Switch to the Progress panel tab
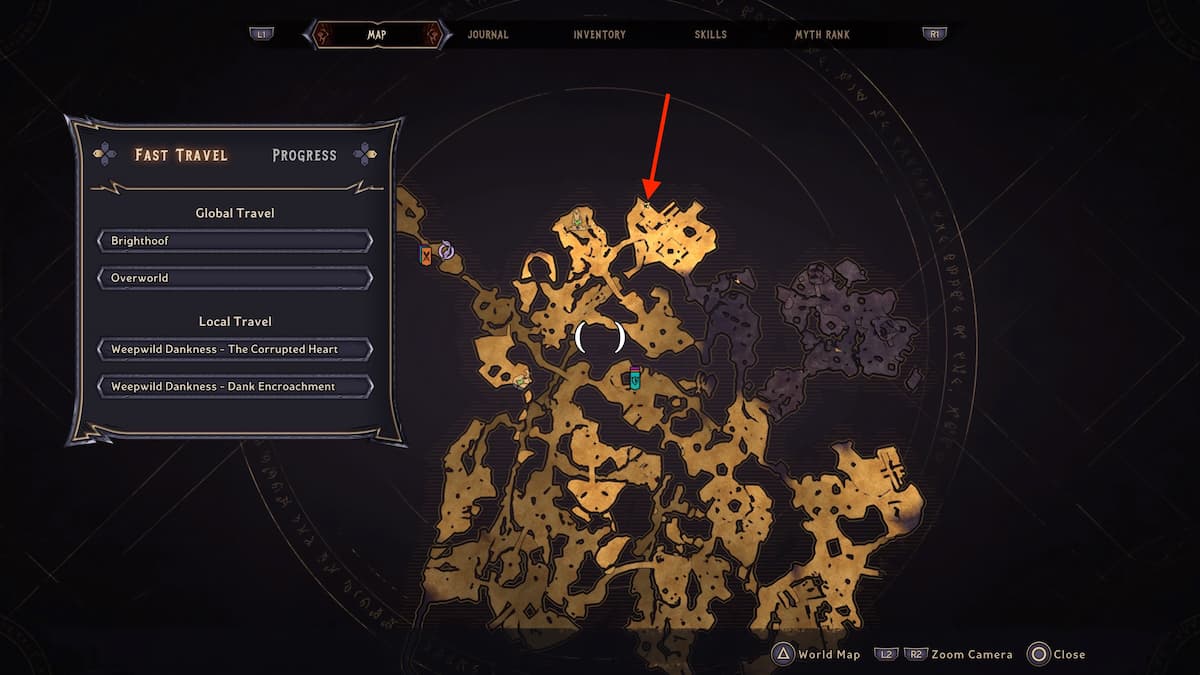This screenshot has width=1200, height=675. (x=304, y=155)
